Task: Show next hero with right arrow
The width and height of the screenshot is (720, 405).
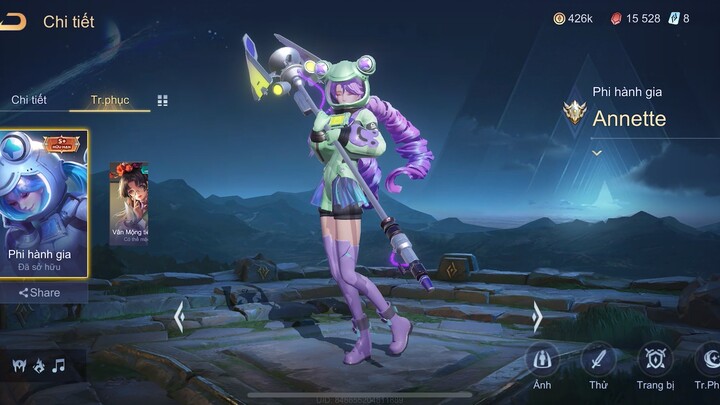Action: click(537, 317)
